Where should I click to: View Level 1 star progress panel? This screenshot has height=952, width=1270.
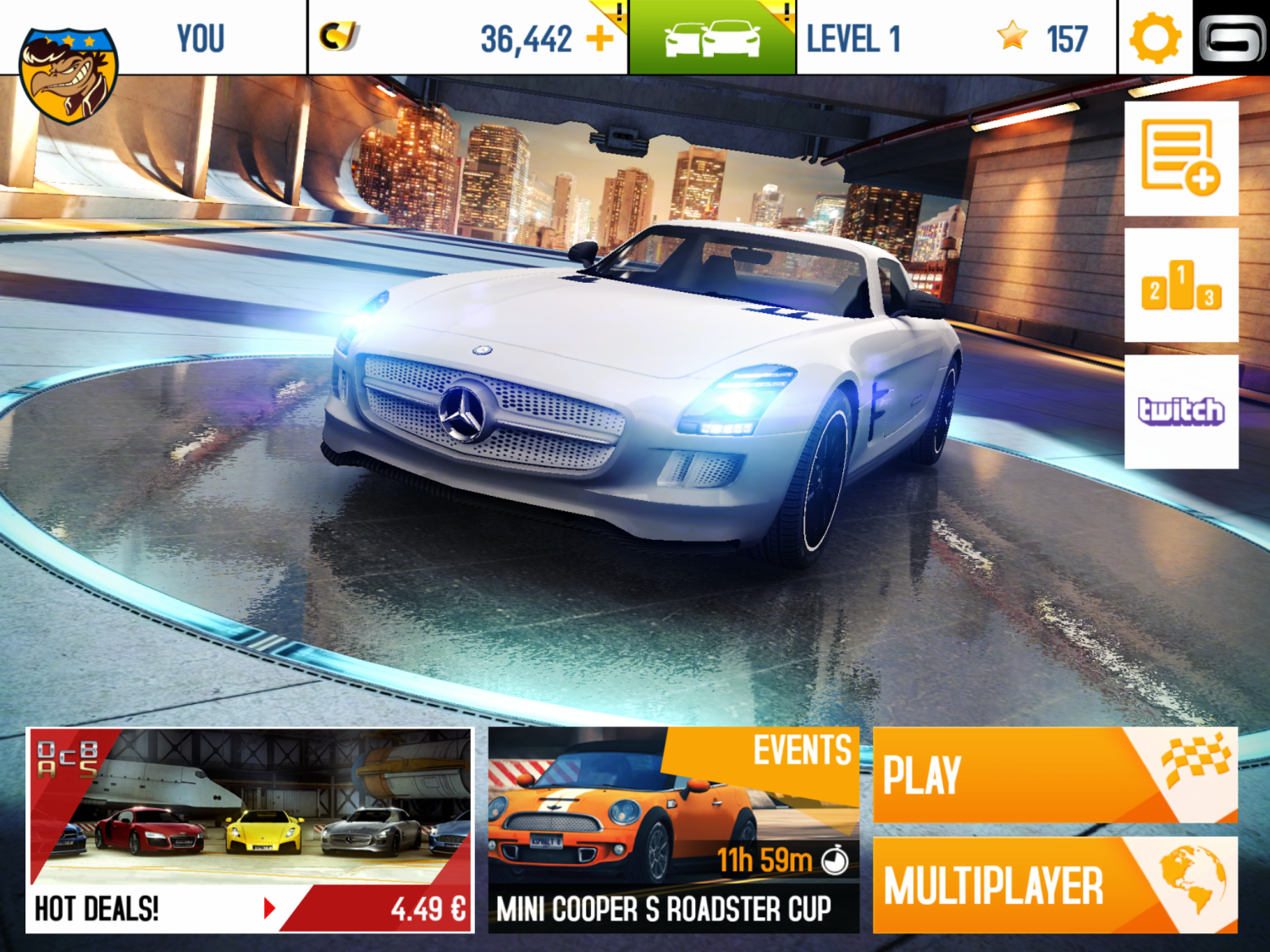click(955, 38)
